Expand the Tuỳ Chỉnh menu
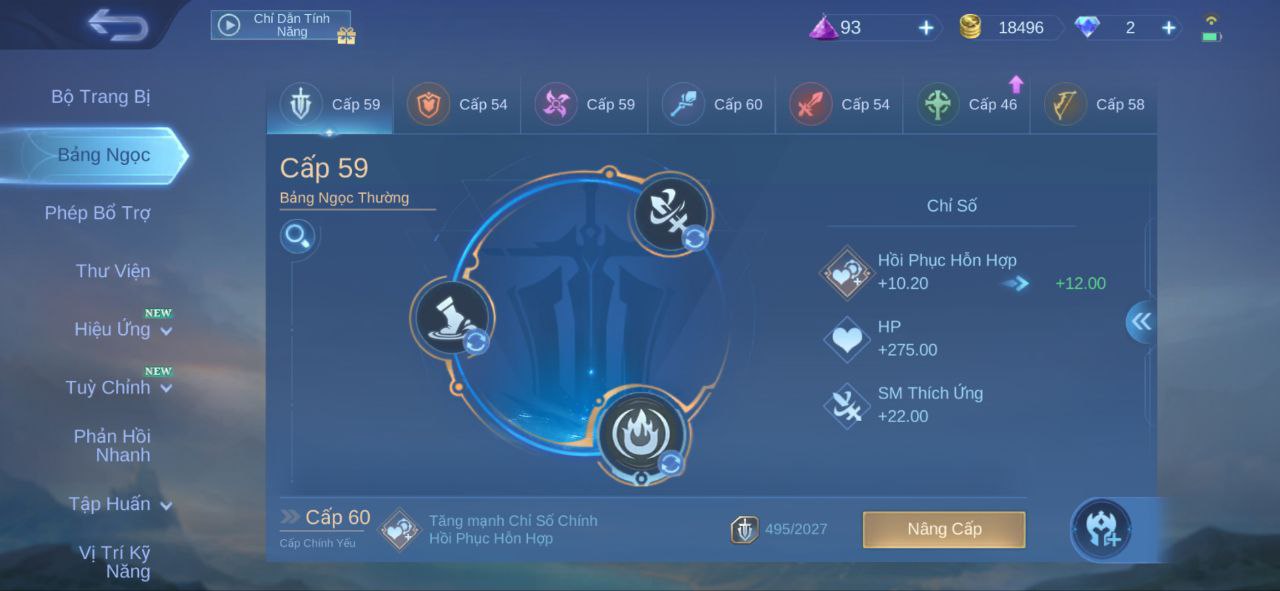 [x=118, y=387]
